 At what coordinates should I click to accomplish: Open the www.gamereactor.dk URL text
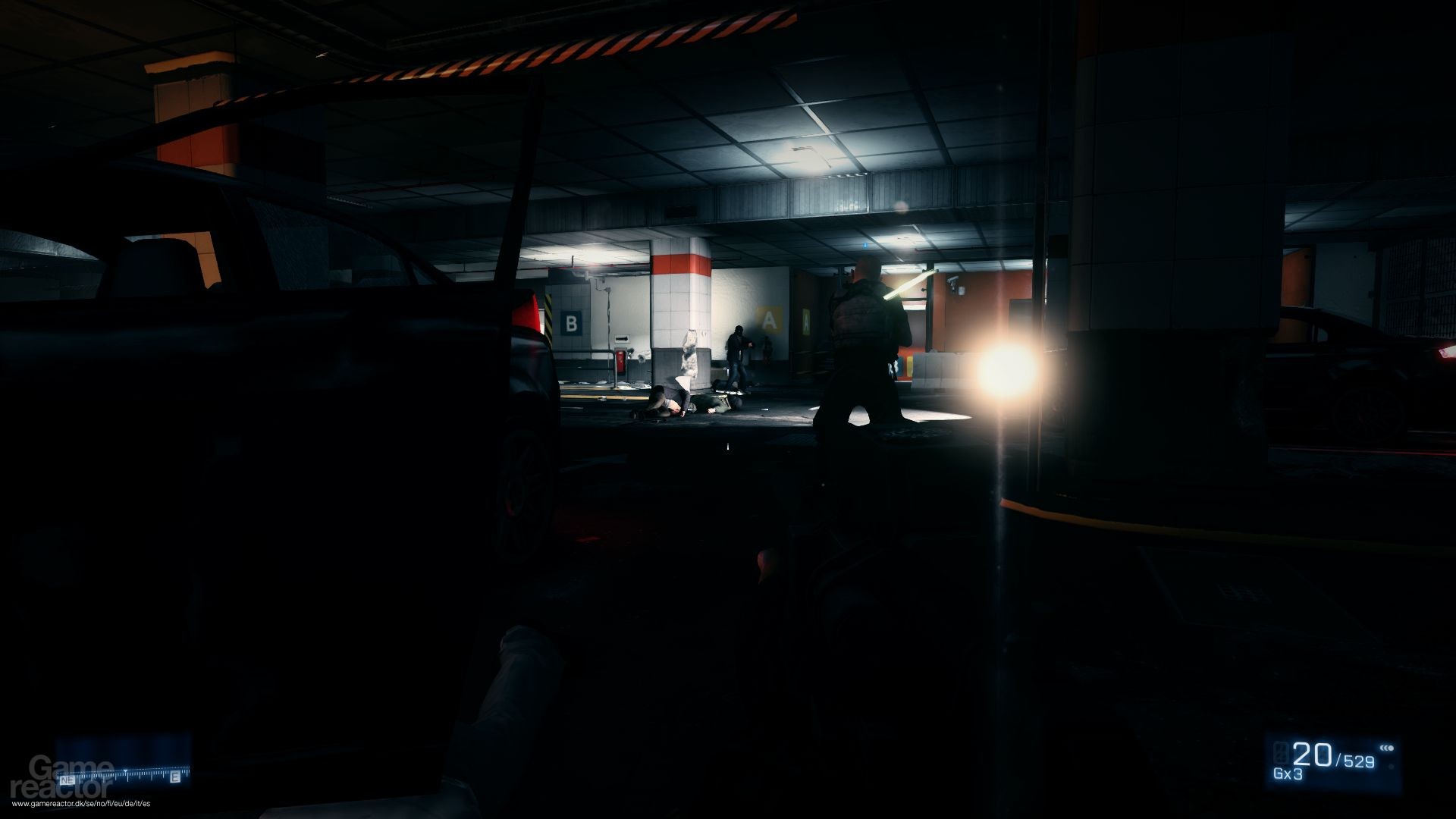81,804
